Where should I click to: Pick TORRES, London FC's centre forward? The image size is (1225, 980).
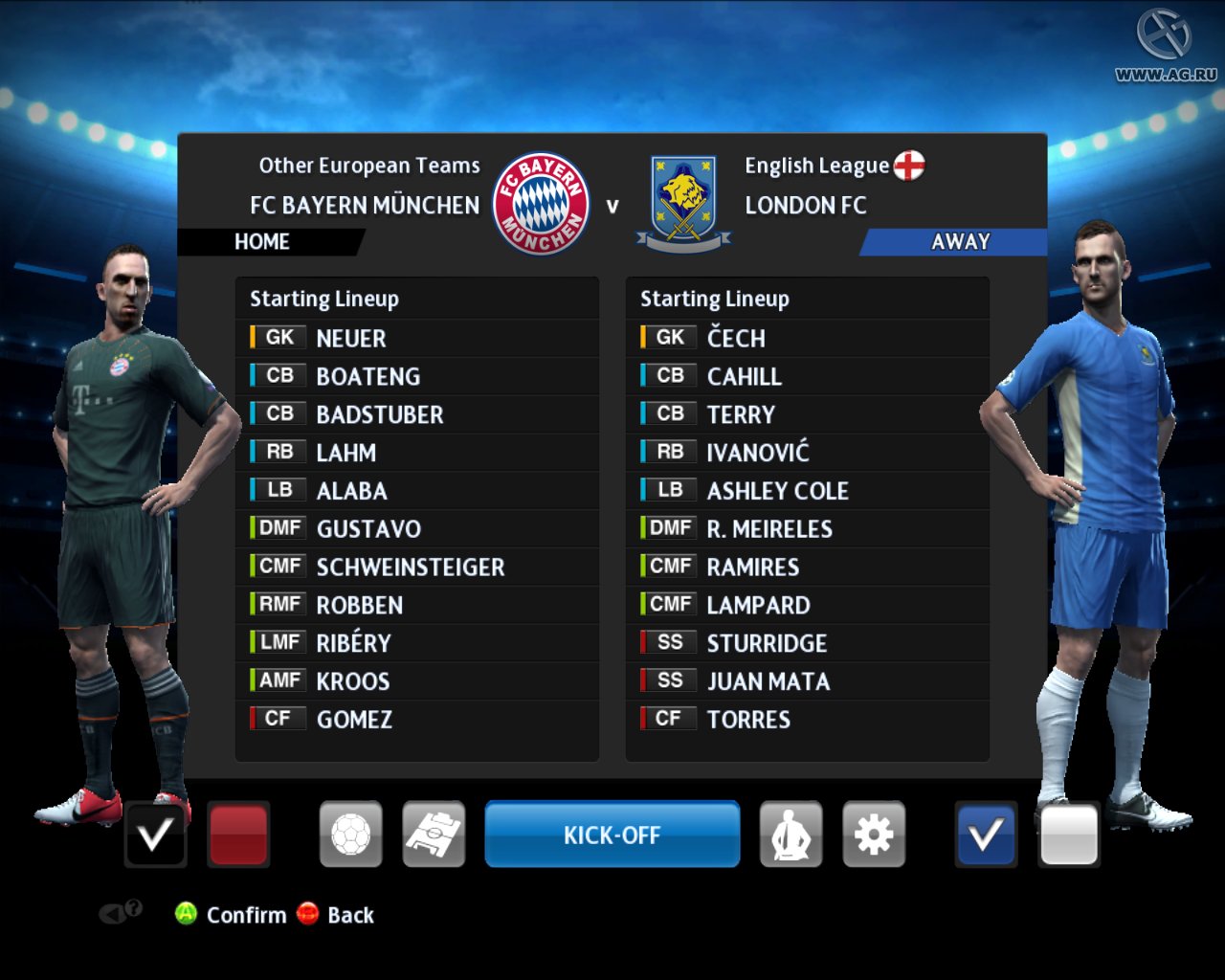point(748,720)
